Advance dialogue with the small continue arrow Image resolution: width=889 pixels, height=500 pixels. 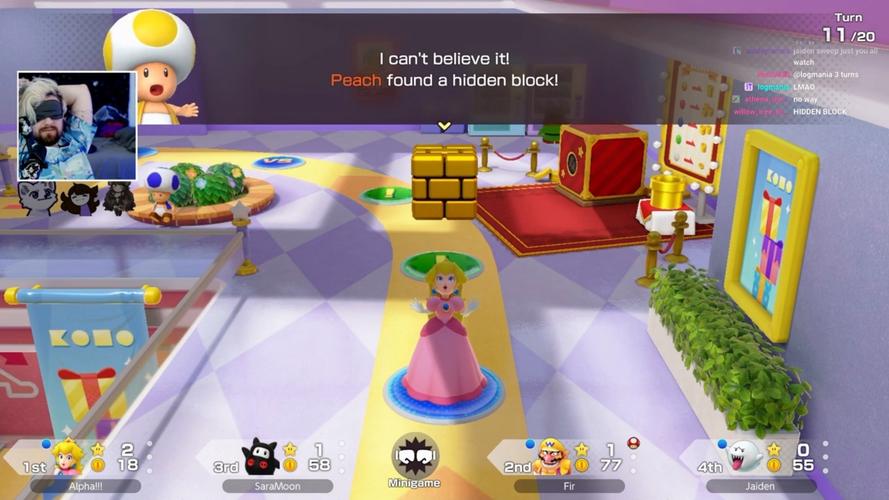[444, 126]
